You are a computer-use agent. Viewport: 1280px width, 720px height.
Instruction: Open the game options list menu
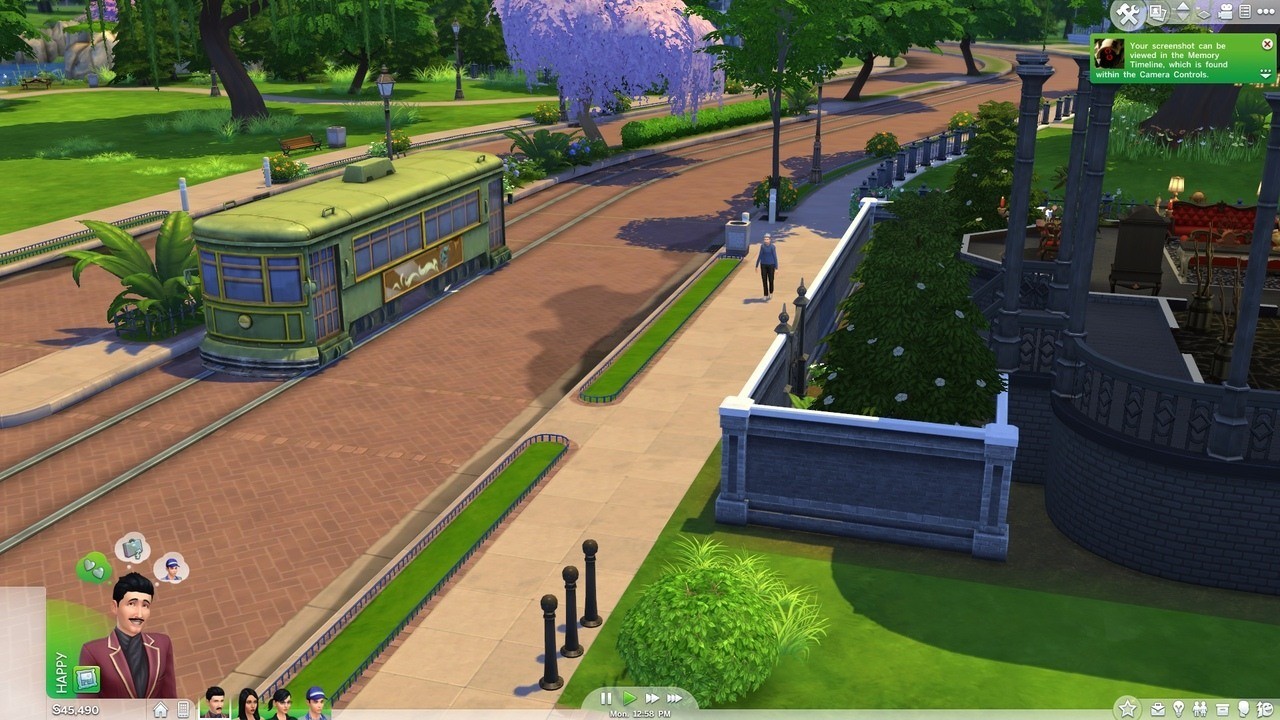click(1245, 12)
